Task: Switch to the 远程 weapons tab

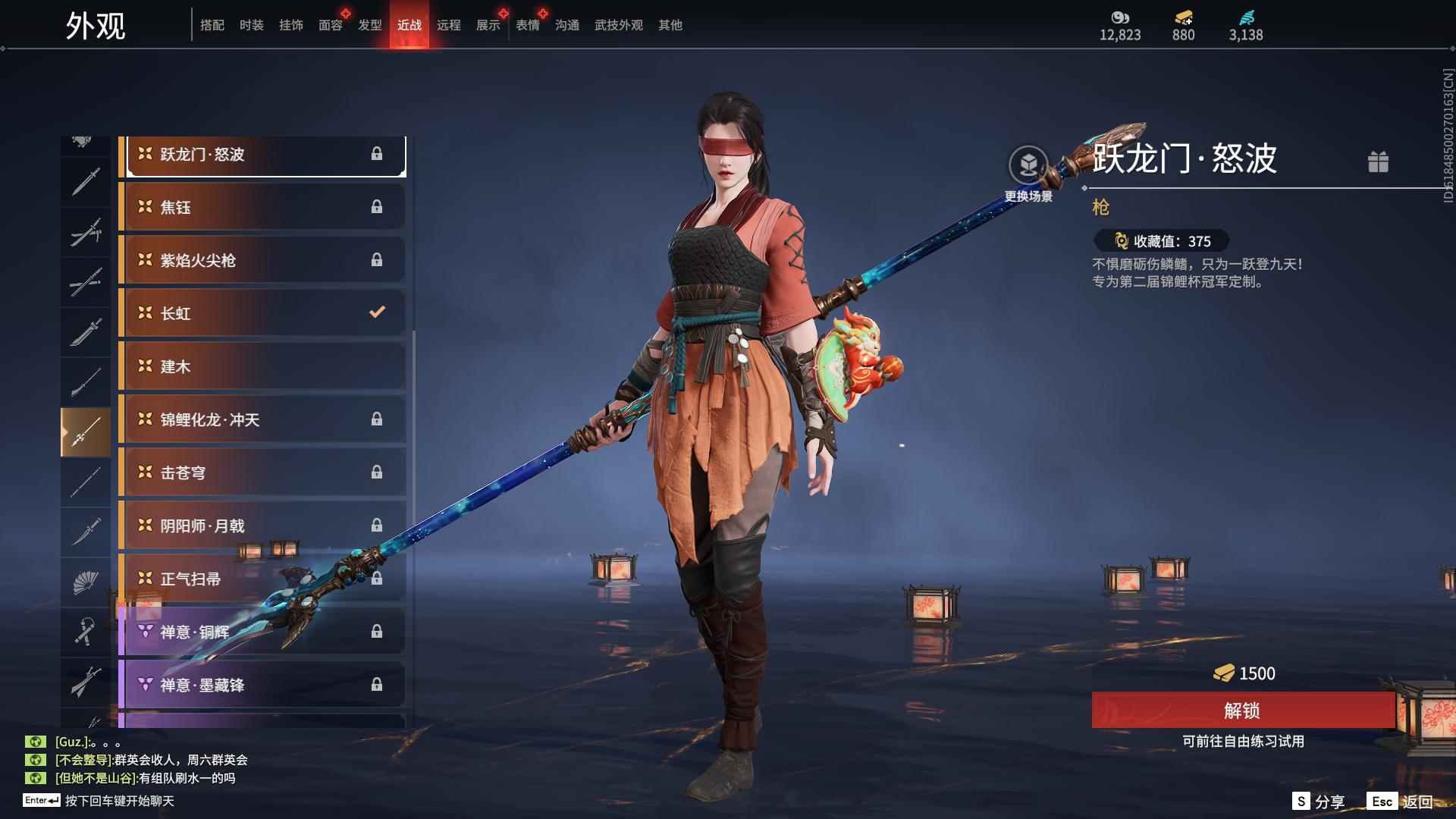Action: pos(448,25)
